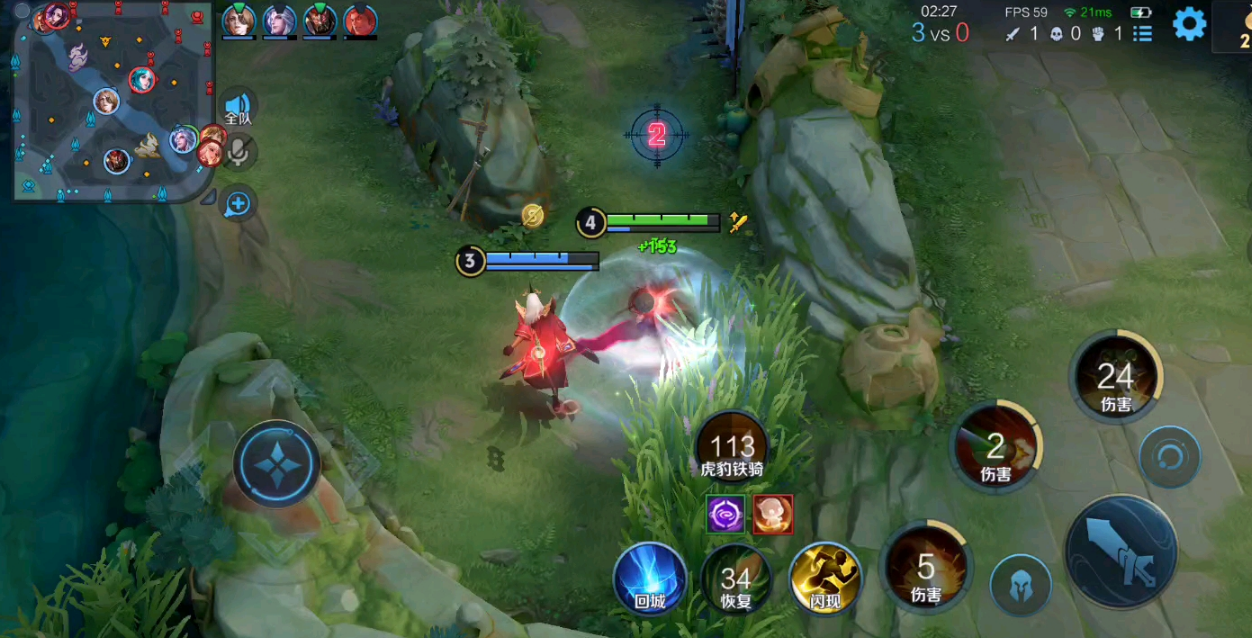Trigger the ultimate skill showing cooldown 24
The height and width of the screenshot is (638, 1252).
(x=1115, y=376)
